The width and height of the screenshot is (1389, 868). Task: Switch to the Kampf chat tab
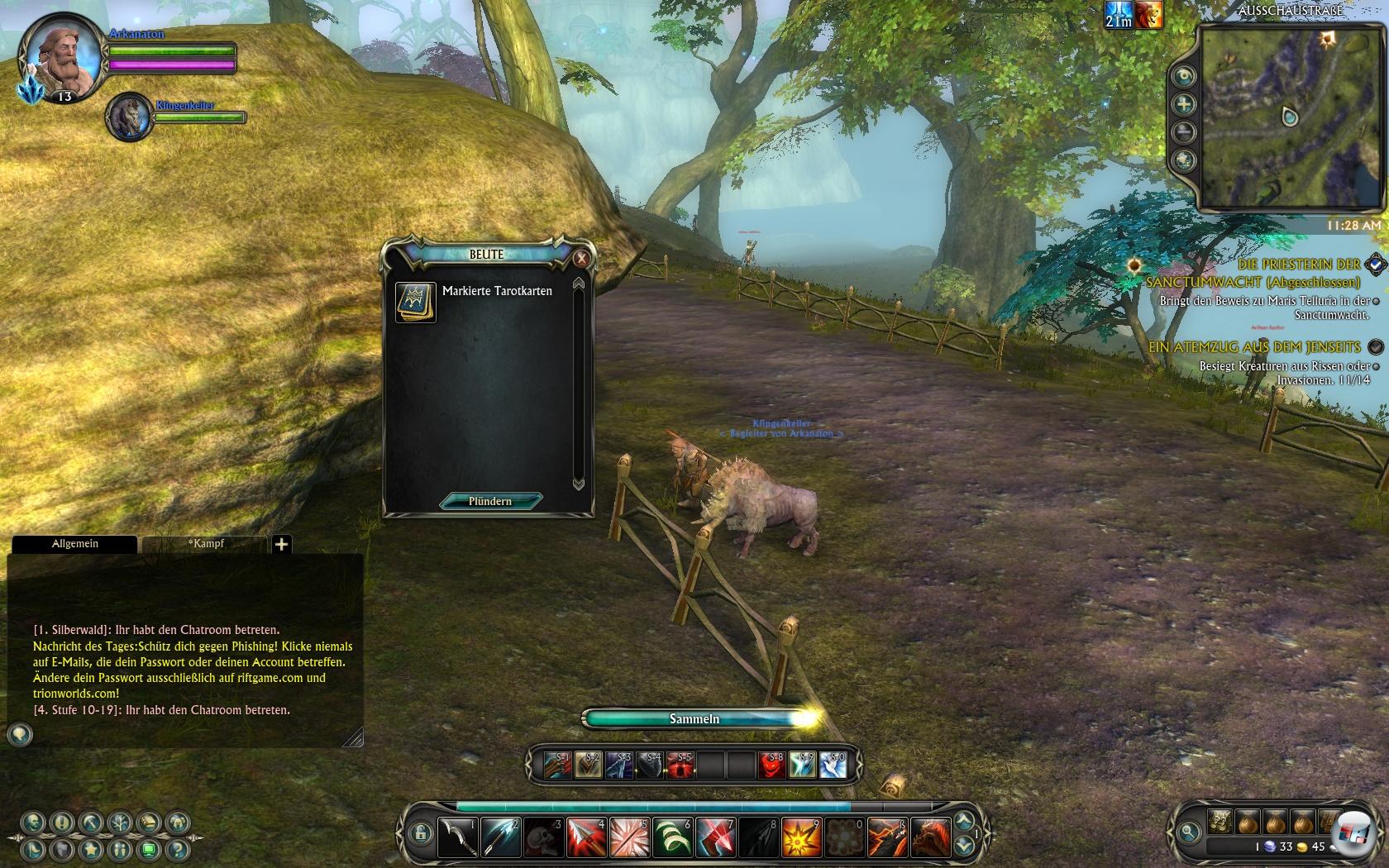tap(205, 543)
